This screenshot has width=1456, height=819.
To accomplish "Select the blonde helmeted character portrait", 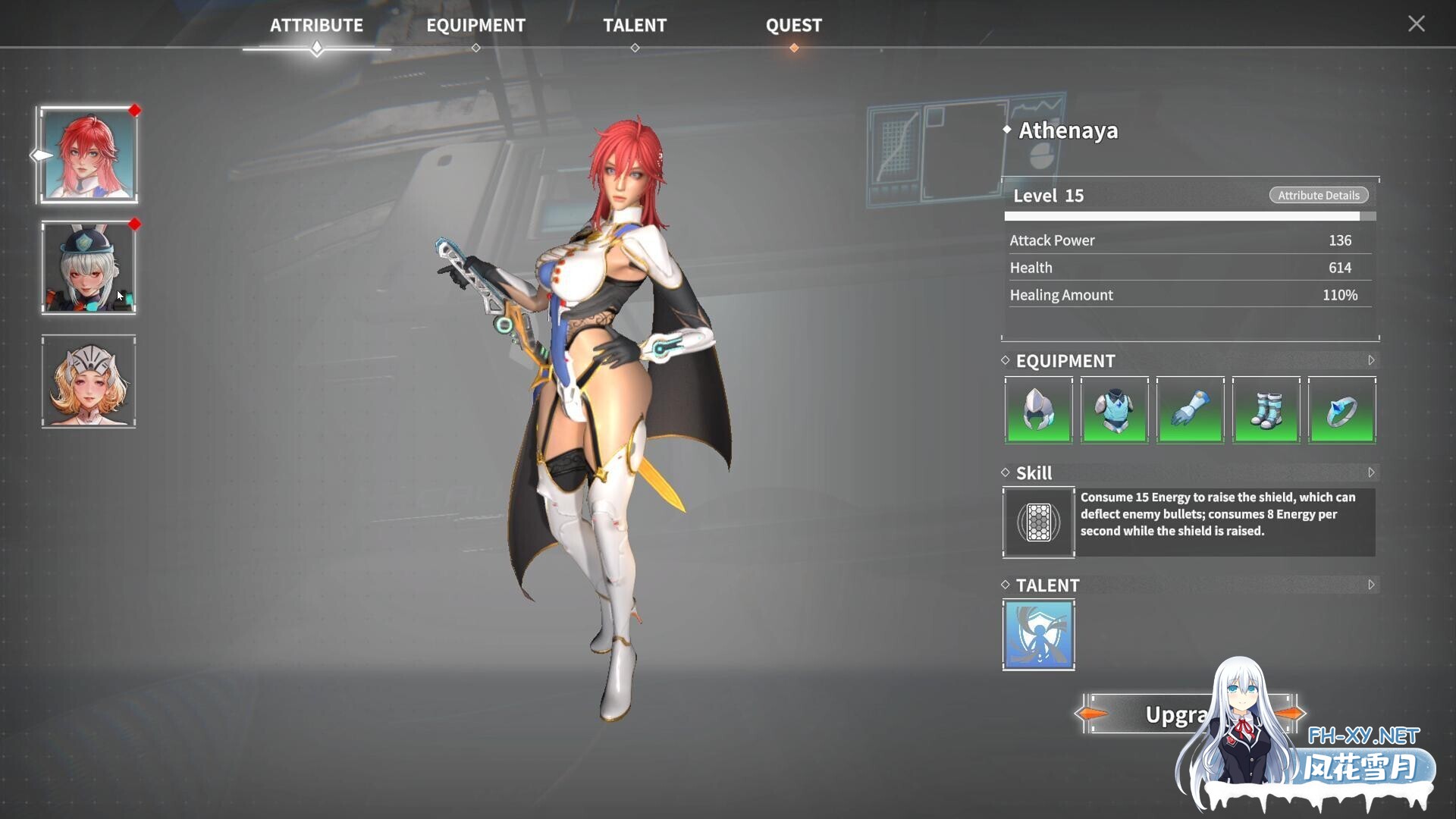I will tap(89, 381).
